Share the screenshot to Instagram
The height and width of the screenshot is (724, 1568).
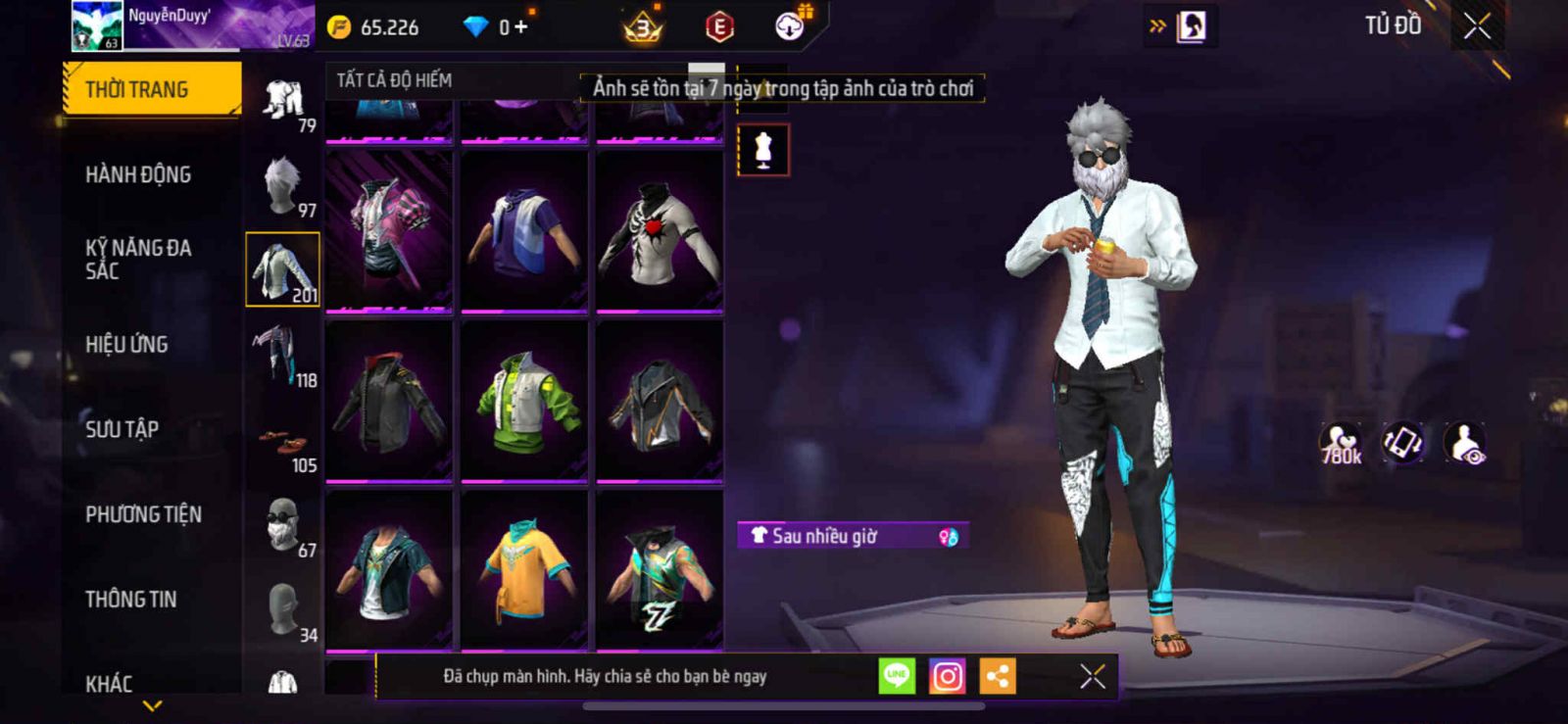947,676
